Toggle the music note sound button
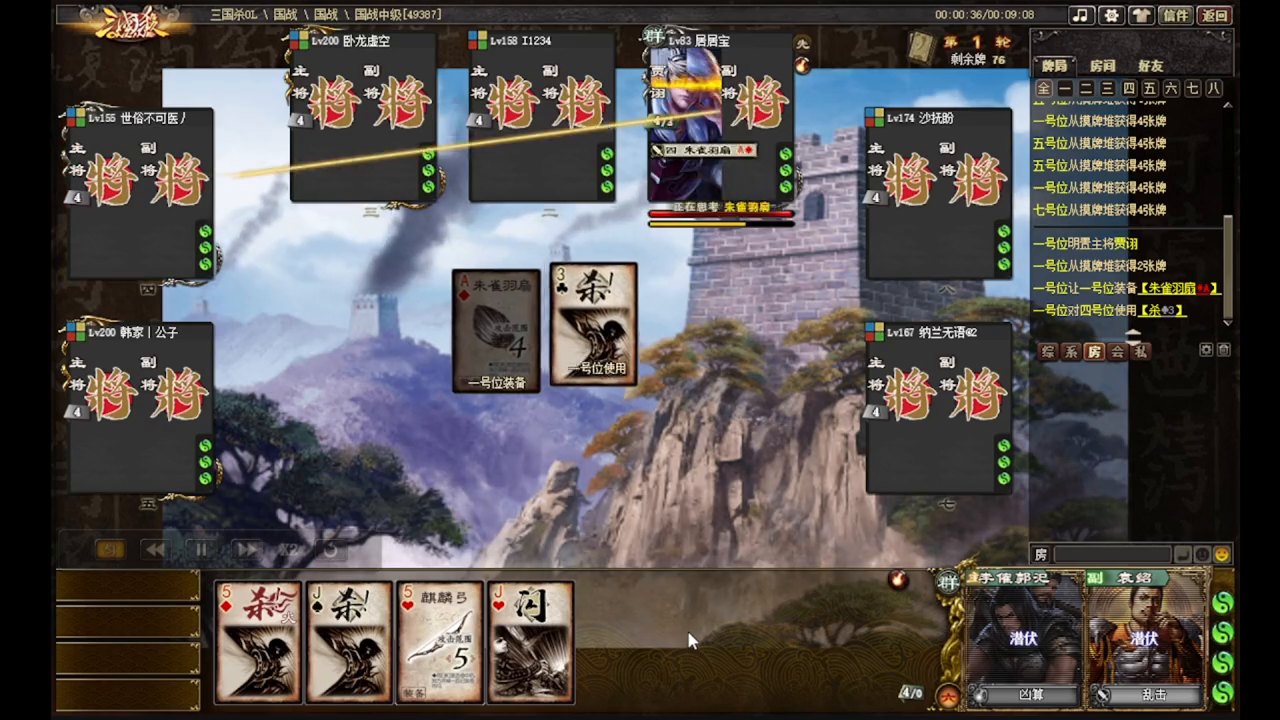The image size is (1280, 720). tap(1080, 15)
